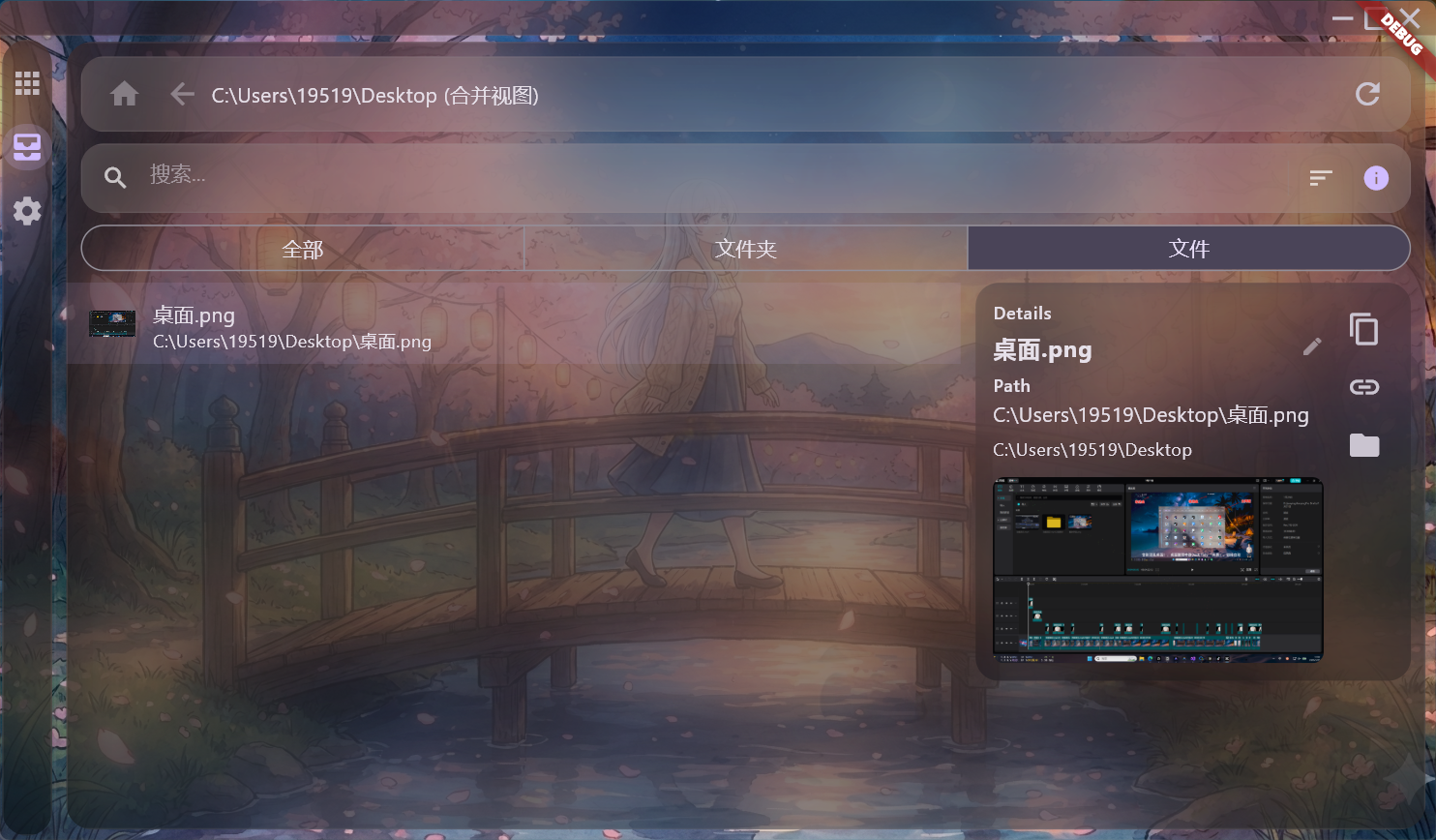Open the C:\Users\19519\Desktop path link
The height and width of the screenshot is (840, 1436).
(1093, 449)
